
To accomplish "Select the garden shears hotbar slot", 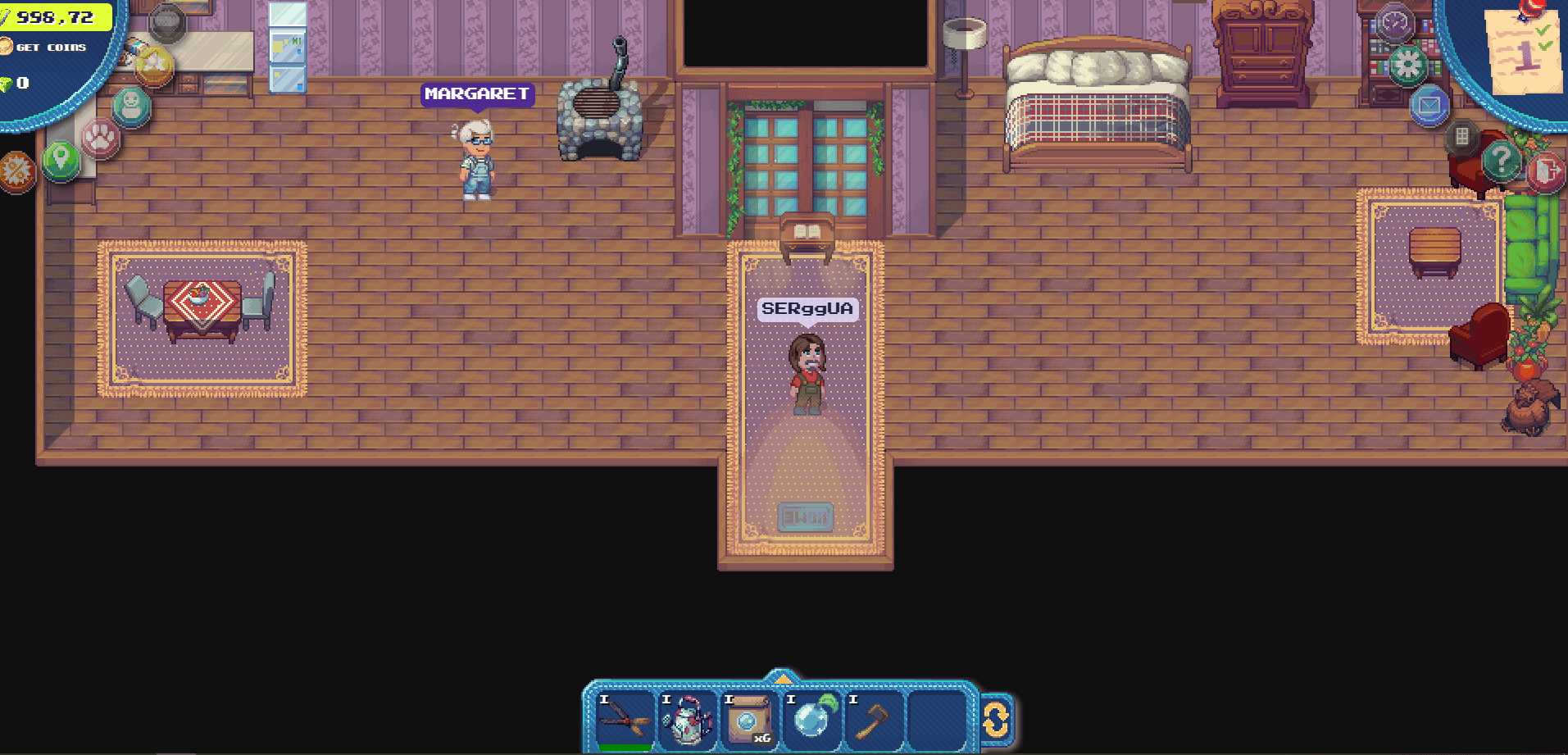I will coord(625,720).
